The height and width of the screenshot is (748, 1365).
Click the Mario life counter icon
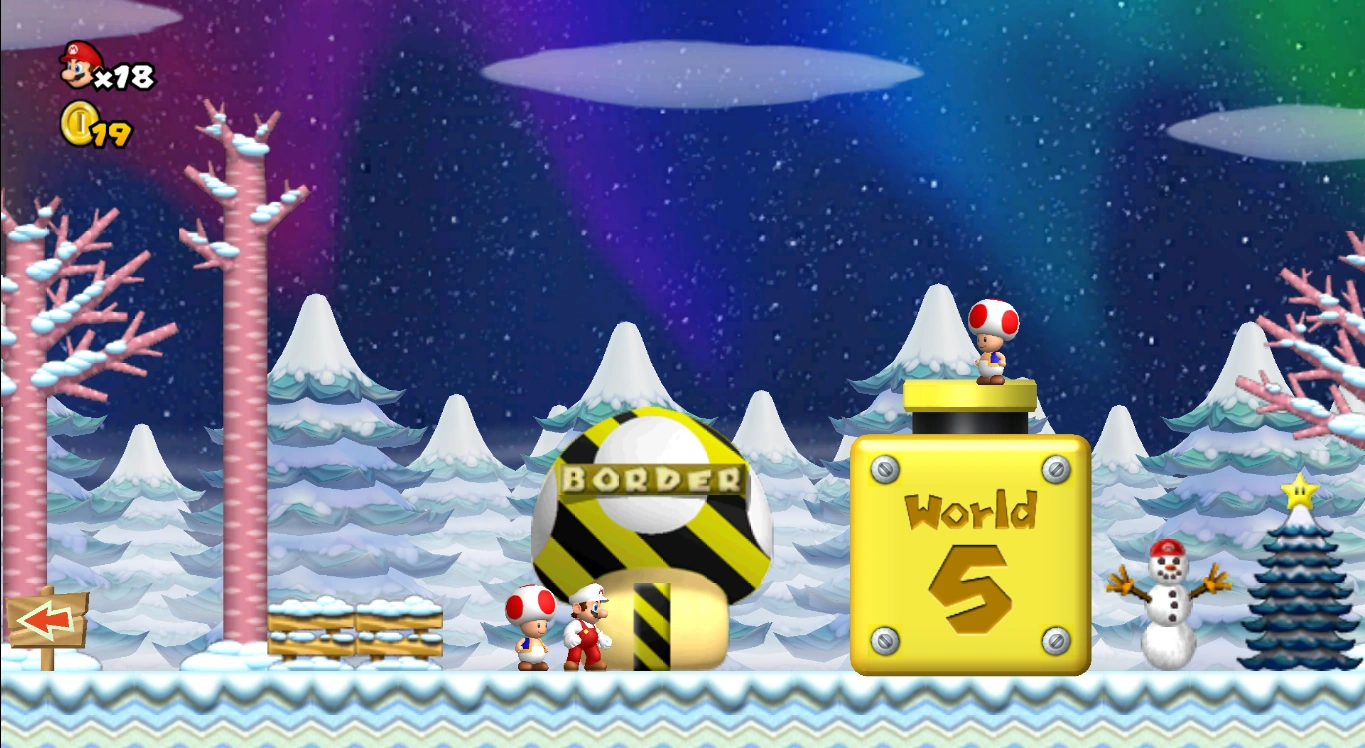pyautogui.click(x=79, y=66)
